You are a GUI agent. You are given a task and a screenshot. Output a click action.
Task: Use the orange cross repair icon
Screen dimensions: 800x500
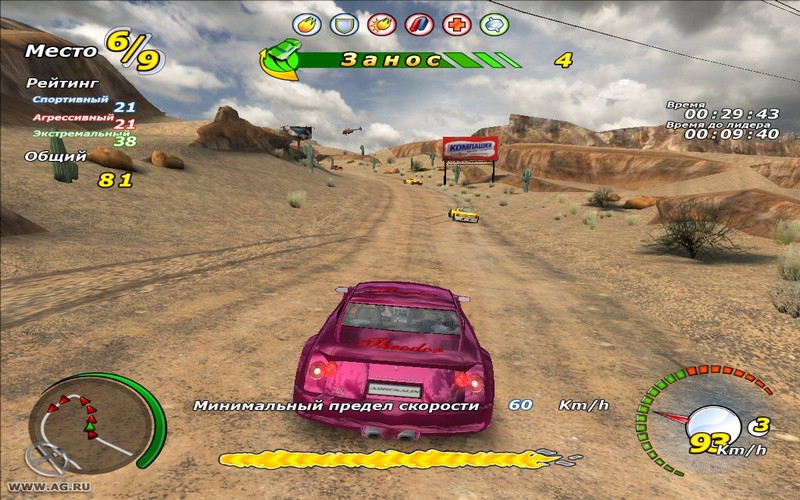click(455, 22)
